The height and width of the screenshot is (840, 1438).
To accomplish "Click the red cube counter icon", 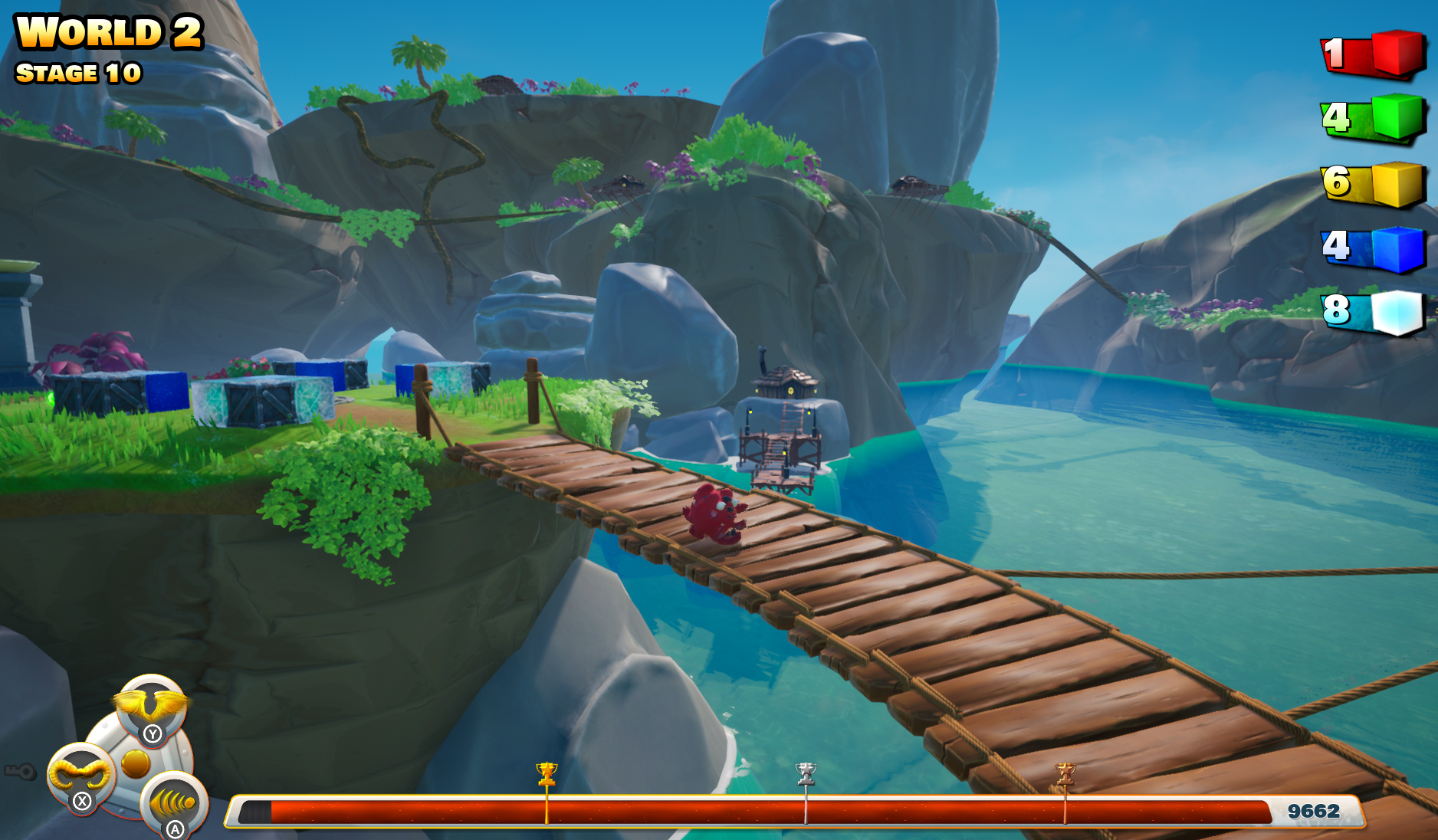I will (x=1397, y=53).
